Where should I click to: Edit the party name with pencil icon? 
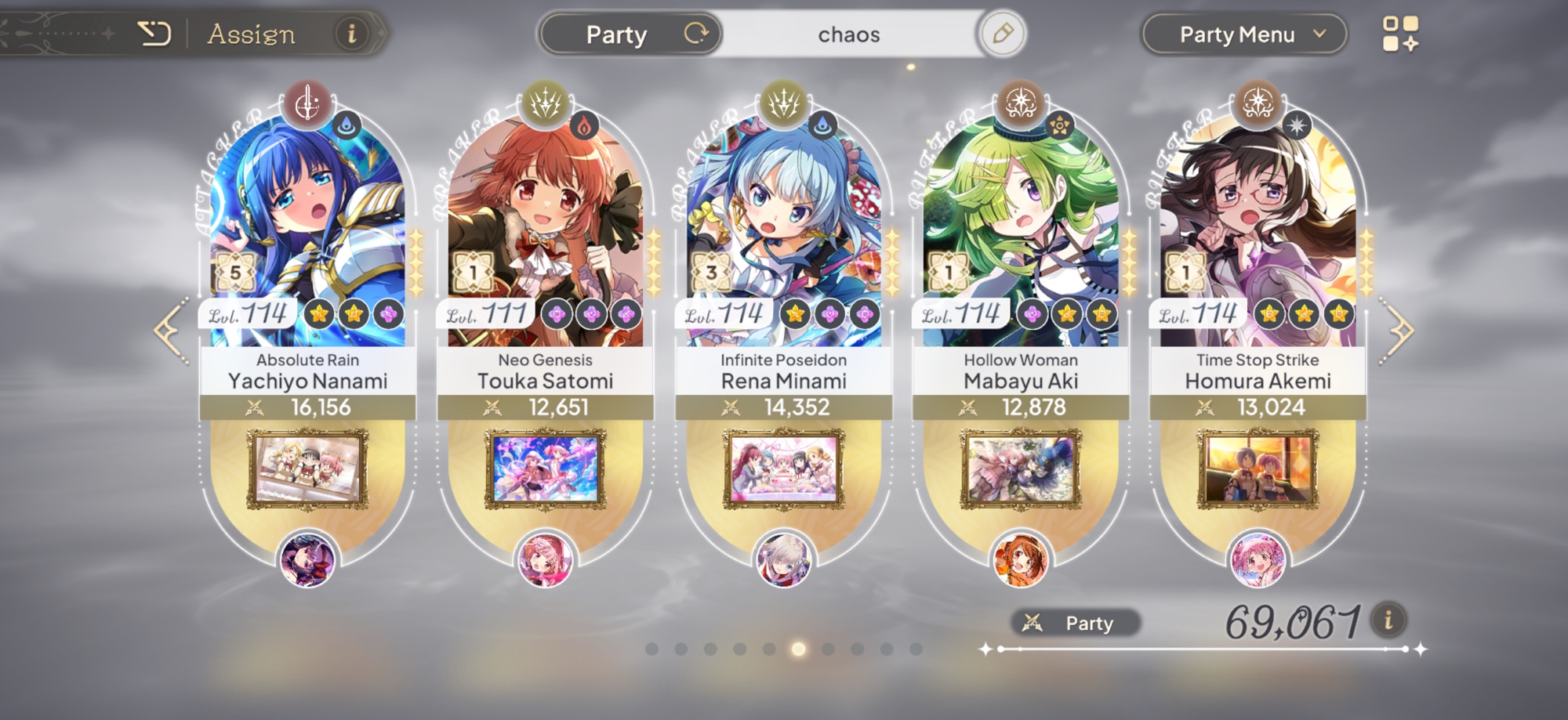pos(1002,34)
